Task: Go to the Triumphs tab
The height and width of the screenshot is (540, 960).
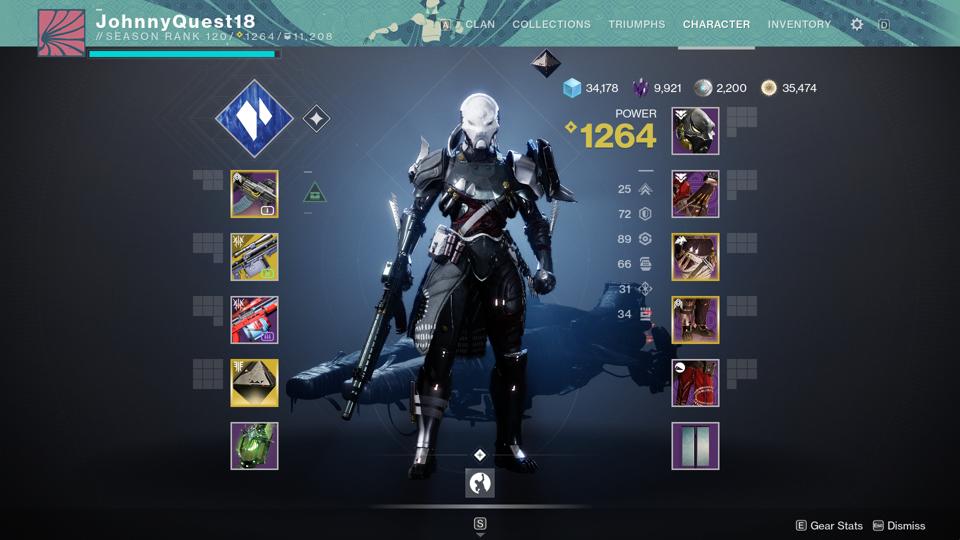Action: 636,24
